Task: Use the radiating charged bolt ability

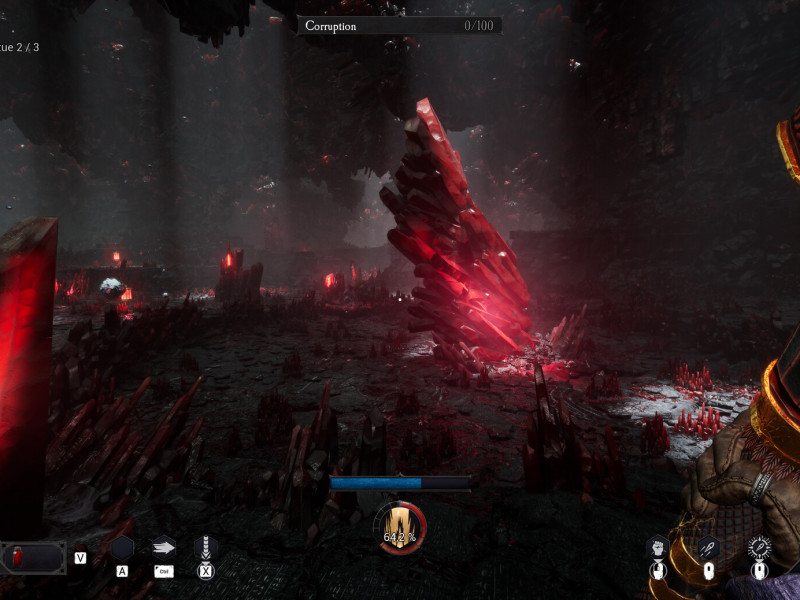Action: coord(759,547)
